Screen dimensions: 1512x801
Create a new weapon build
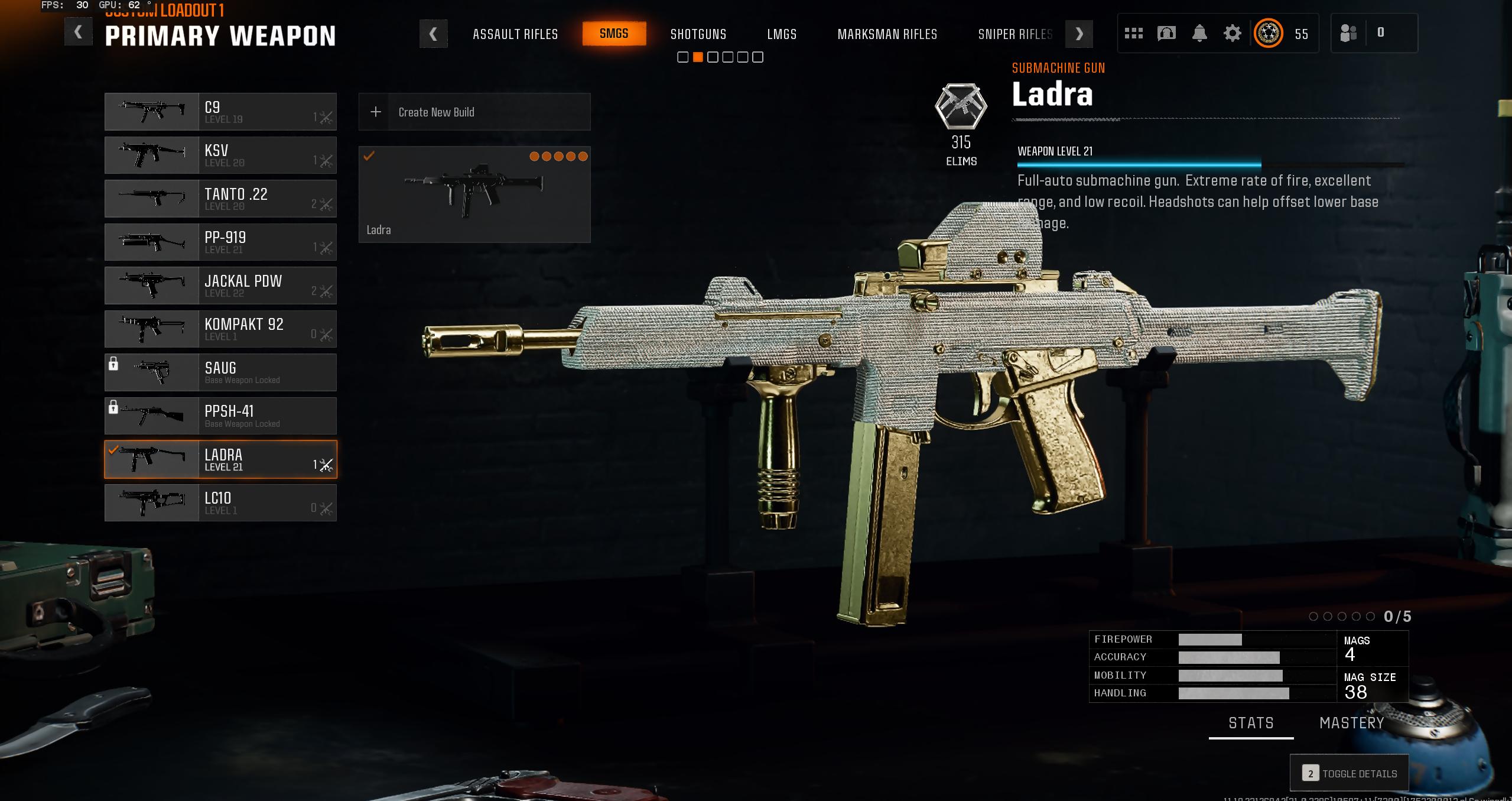click(x=474, y=112)
